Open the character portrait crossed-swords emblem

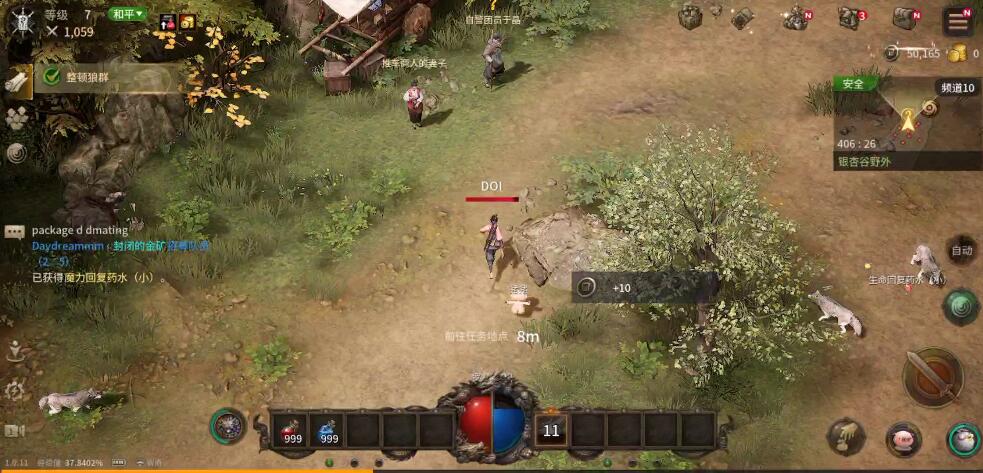(x=18, y=16)
